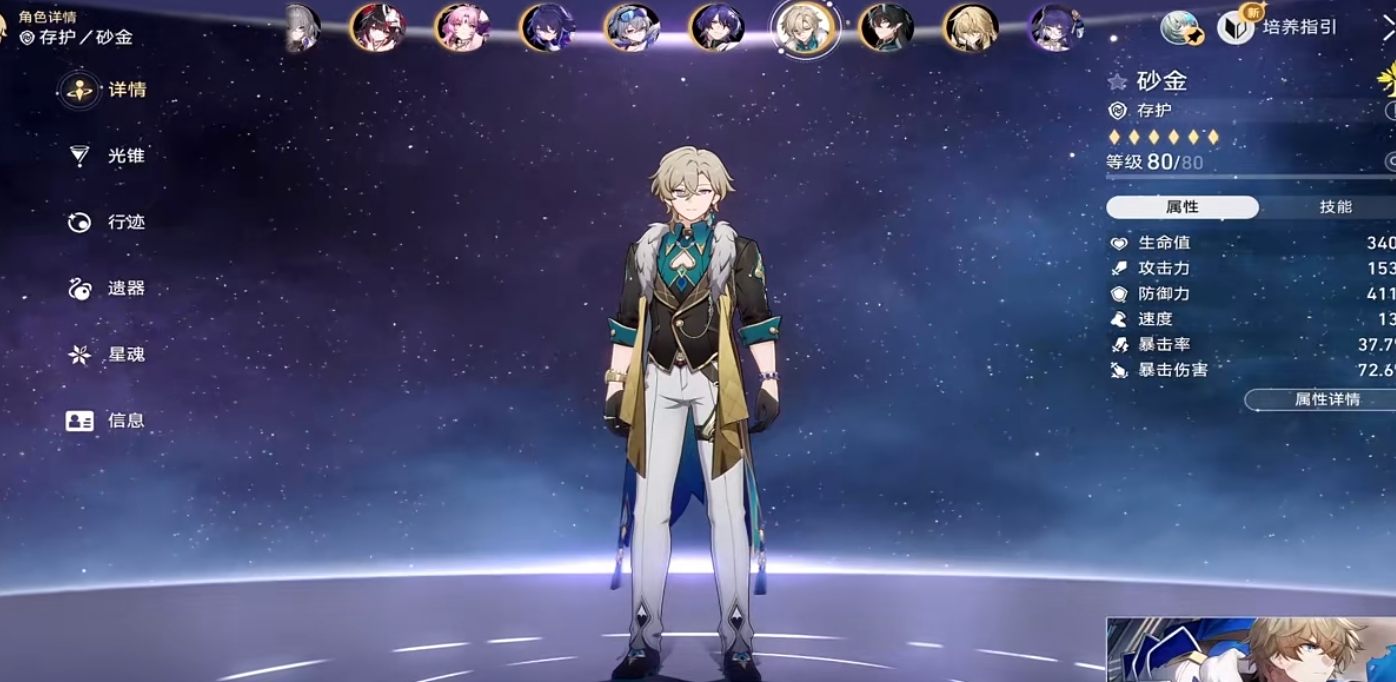Open the 光锥 light cone menu
The image size is (1396, 682).
click(108, 156)
